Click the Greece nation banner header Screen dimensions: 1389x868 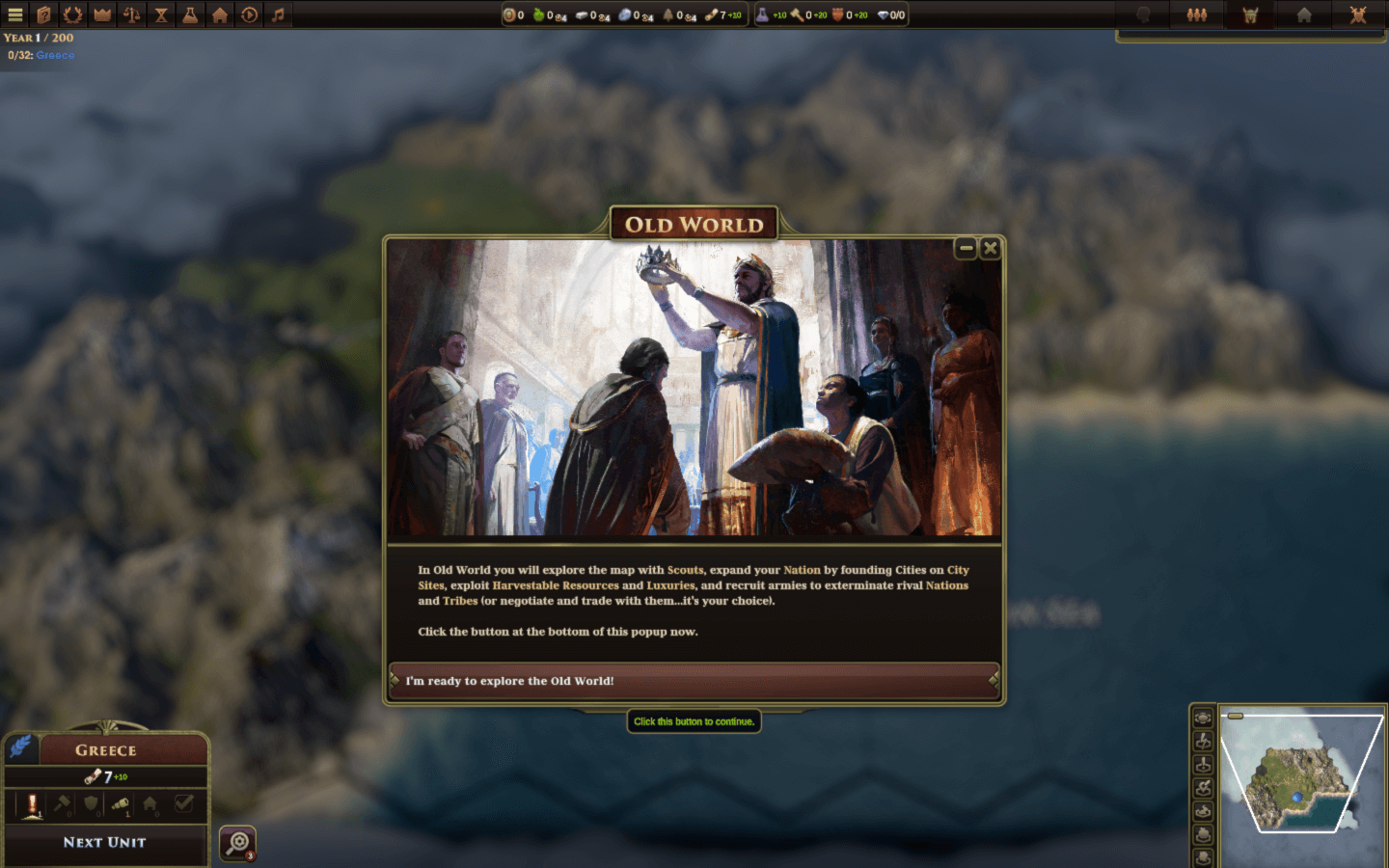tap(106, 750)
